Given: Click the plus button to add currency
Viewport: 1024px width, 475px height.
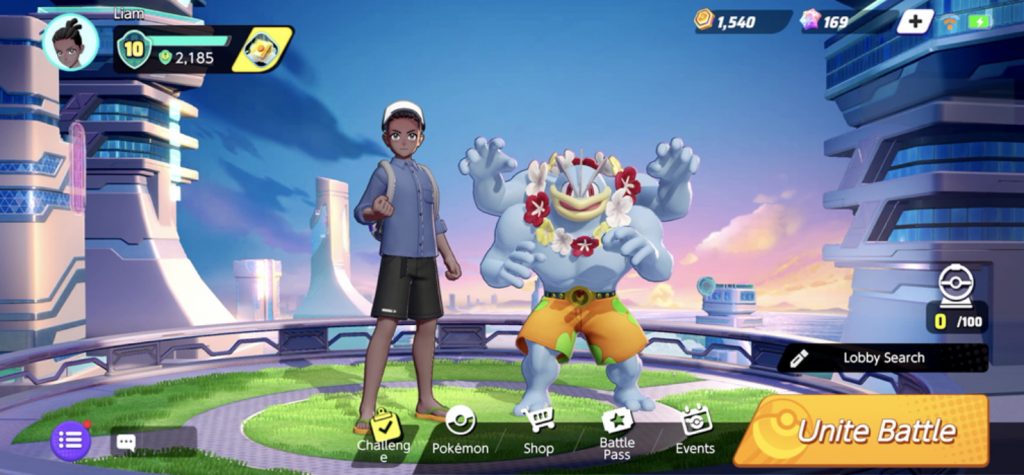Looking at the screenshot, I should [914, 22].
